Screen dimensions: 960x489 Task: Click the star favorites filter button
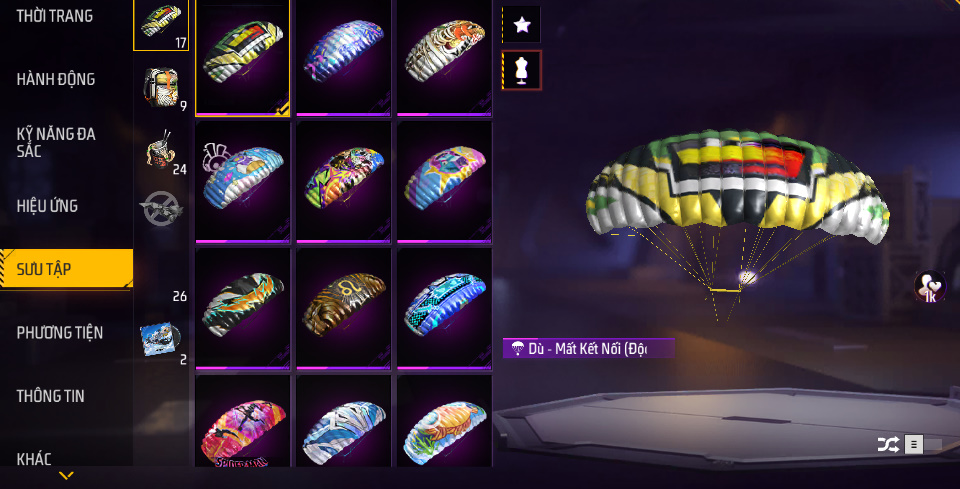point(521,25)
